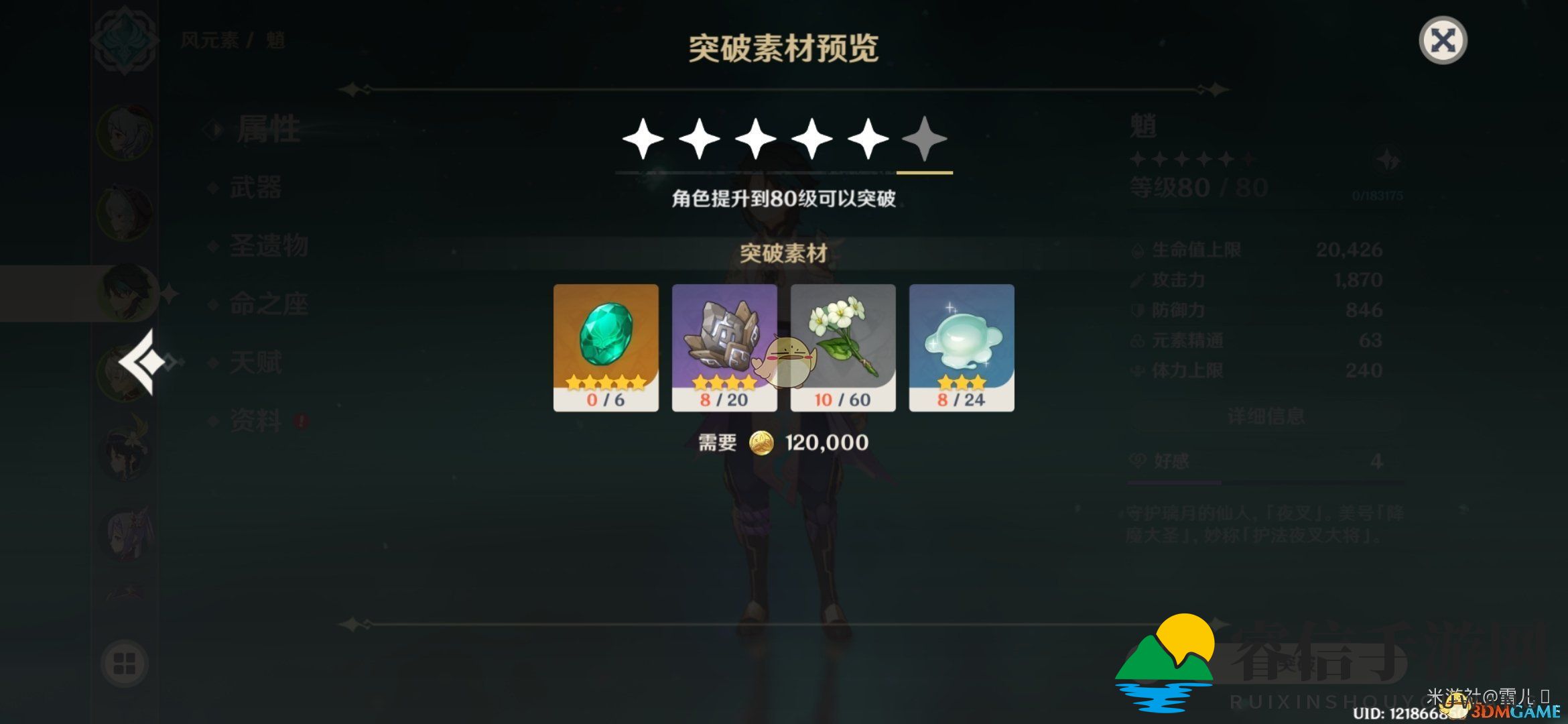Open the party grid icon at bottom left

pyautogui.click(x=124, y=664)
